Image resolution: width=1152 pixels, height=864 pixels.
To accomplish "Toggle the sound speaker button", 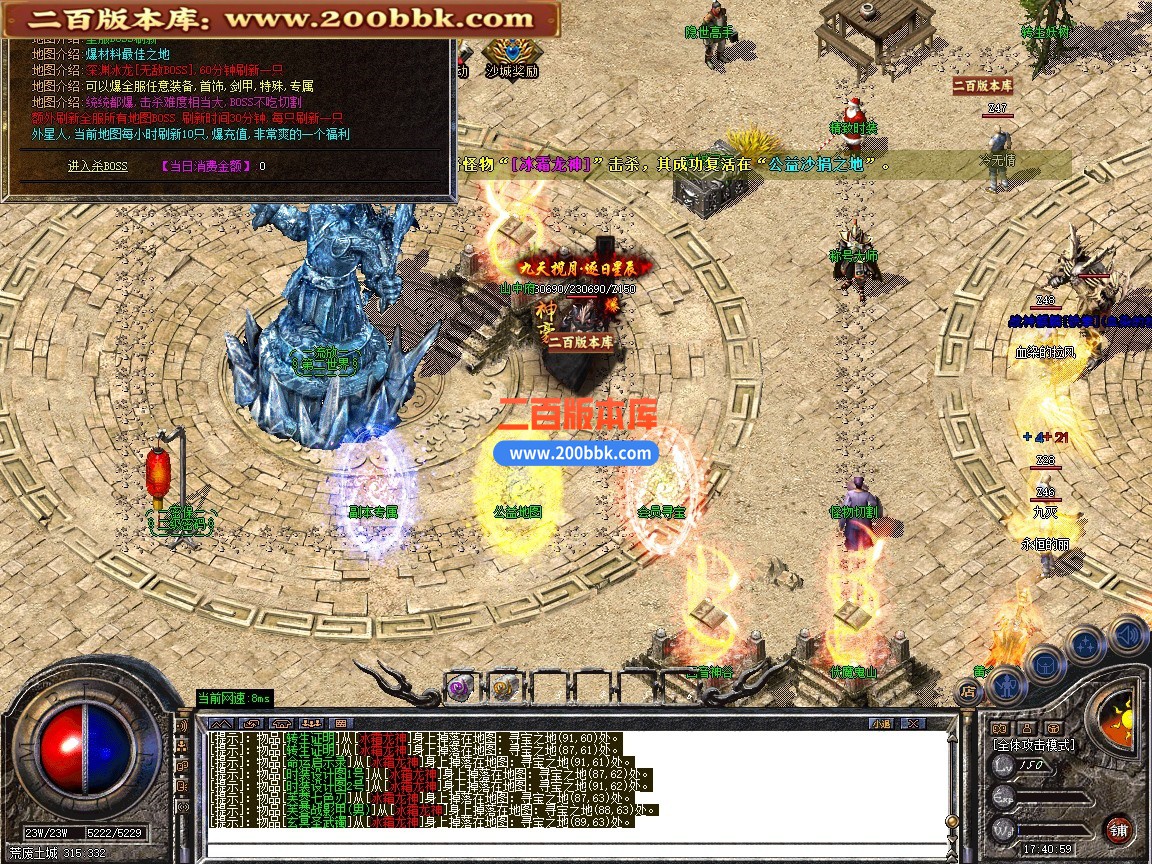I will (1128, 634).
